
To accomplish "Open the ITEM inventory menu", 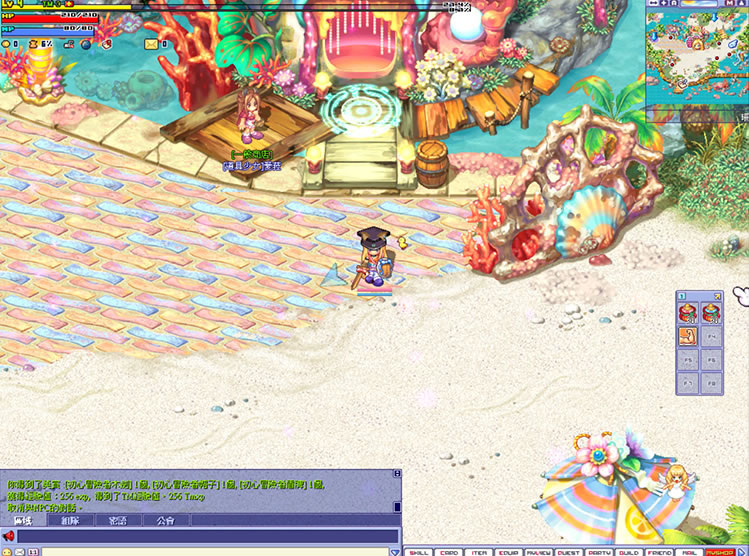I will (x=481, y=551).
